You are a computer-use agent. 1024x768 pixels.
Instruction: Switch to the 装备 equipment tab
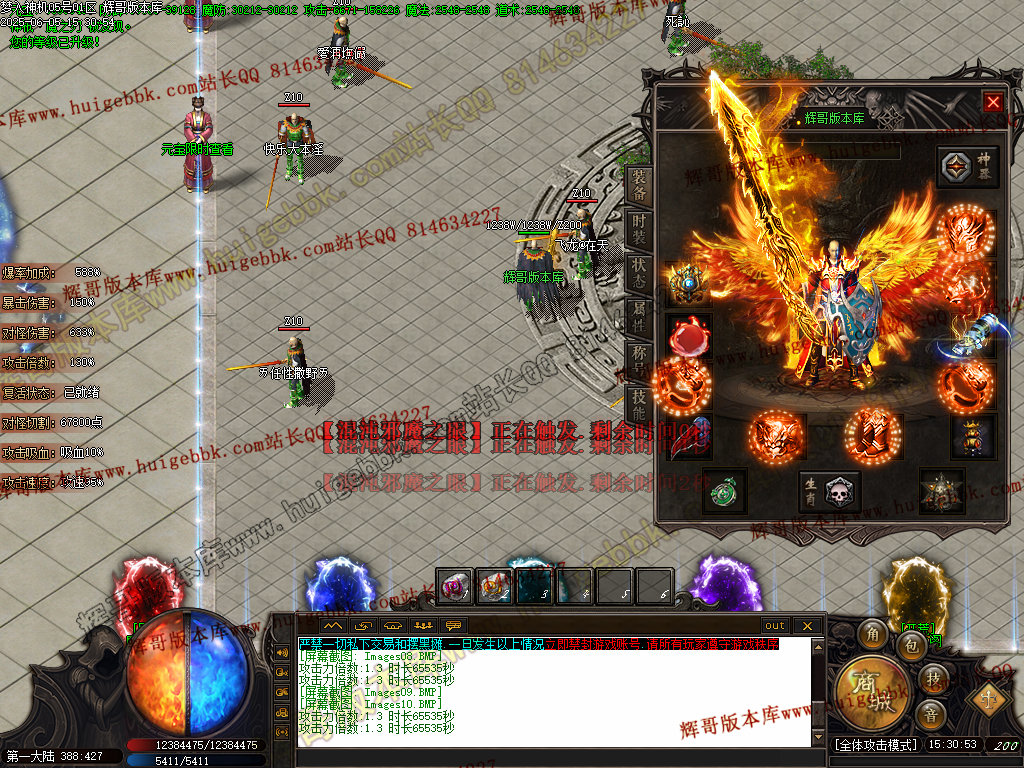coord(639,186)
